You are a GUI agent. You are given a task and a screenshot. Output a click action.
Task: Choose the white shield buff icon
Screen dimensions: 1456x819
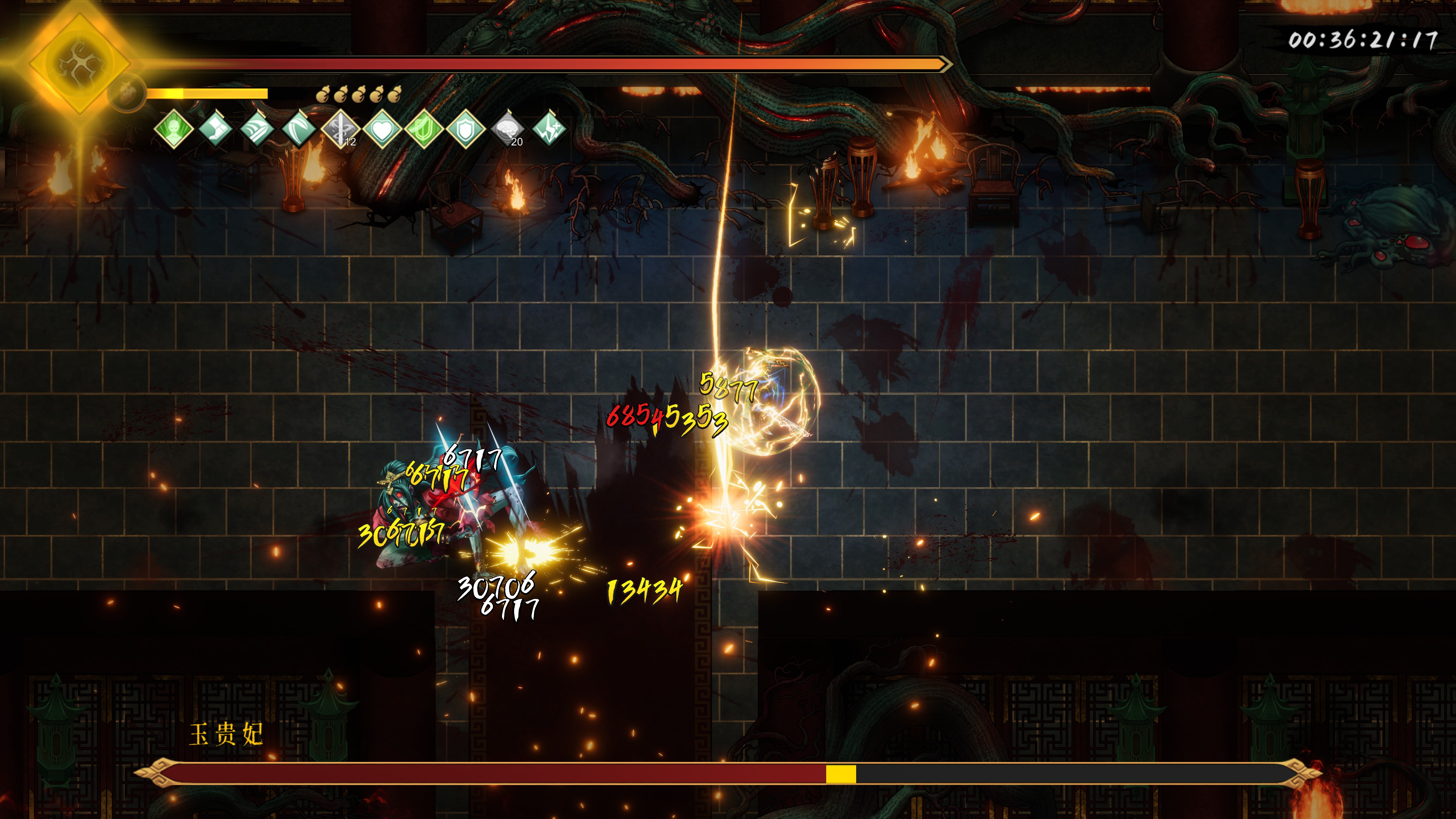(x=466, y=129)
